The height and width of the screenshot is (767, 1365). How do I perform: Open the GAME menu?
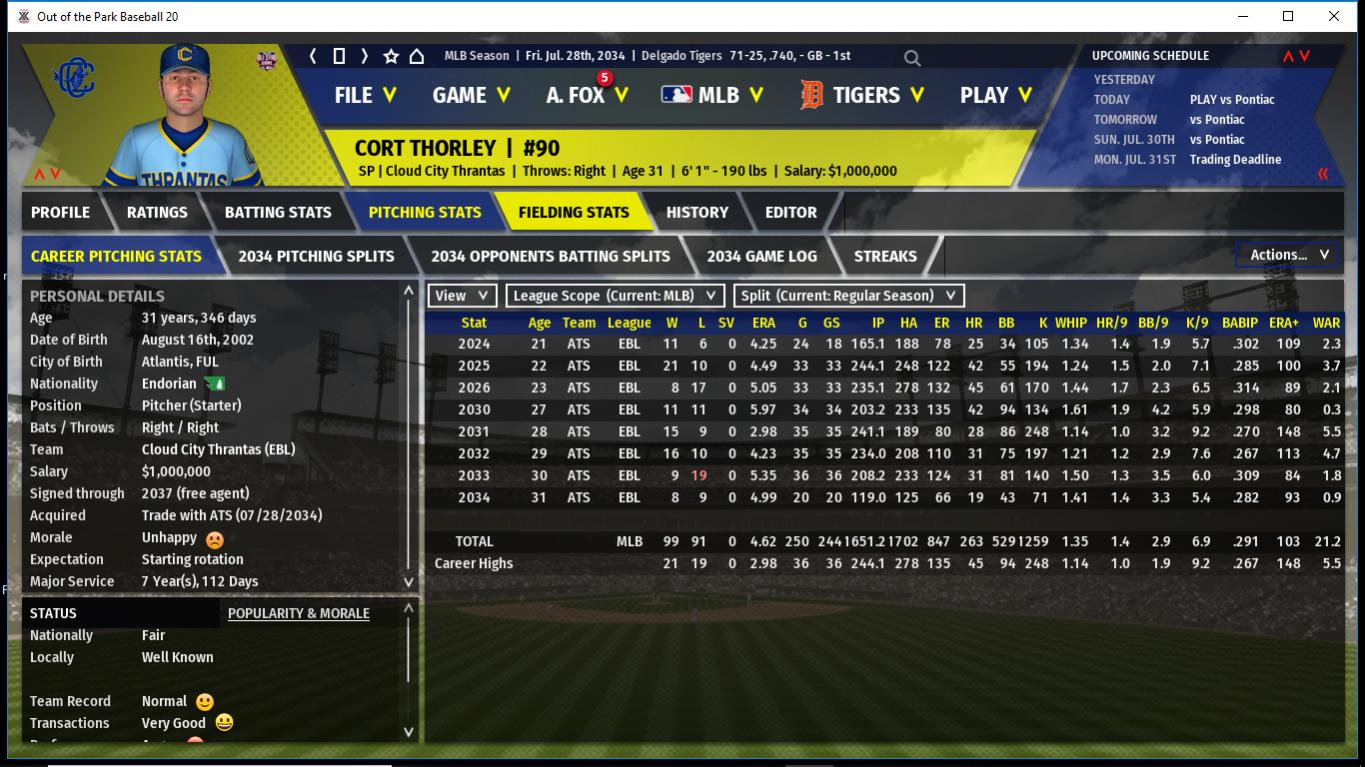(471, 95)
